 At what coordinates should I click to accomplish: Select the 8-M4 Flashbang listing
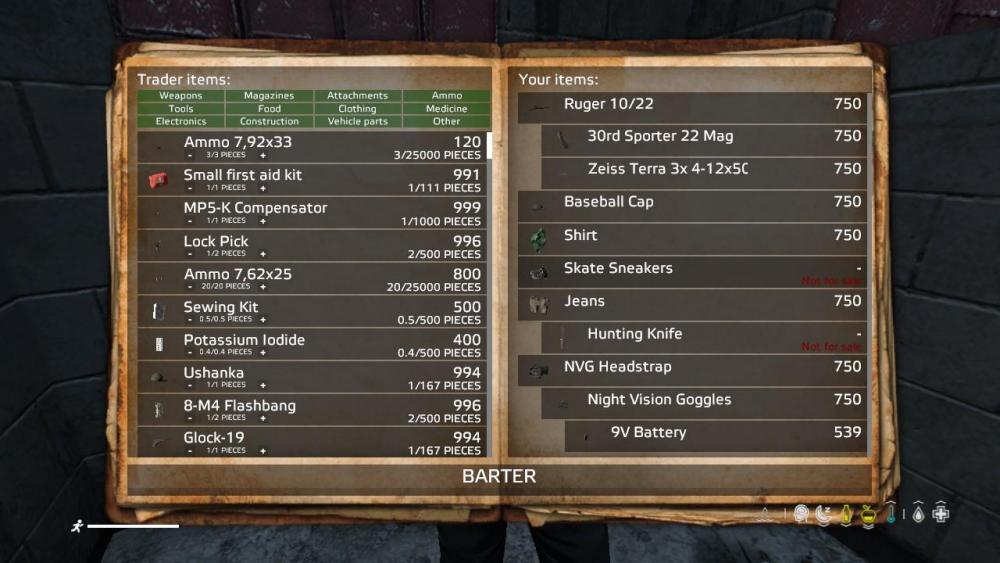(312, 411)
